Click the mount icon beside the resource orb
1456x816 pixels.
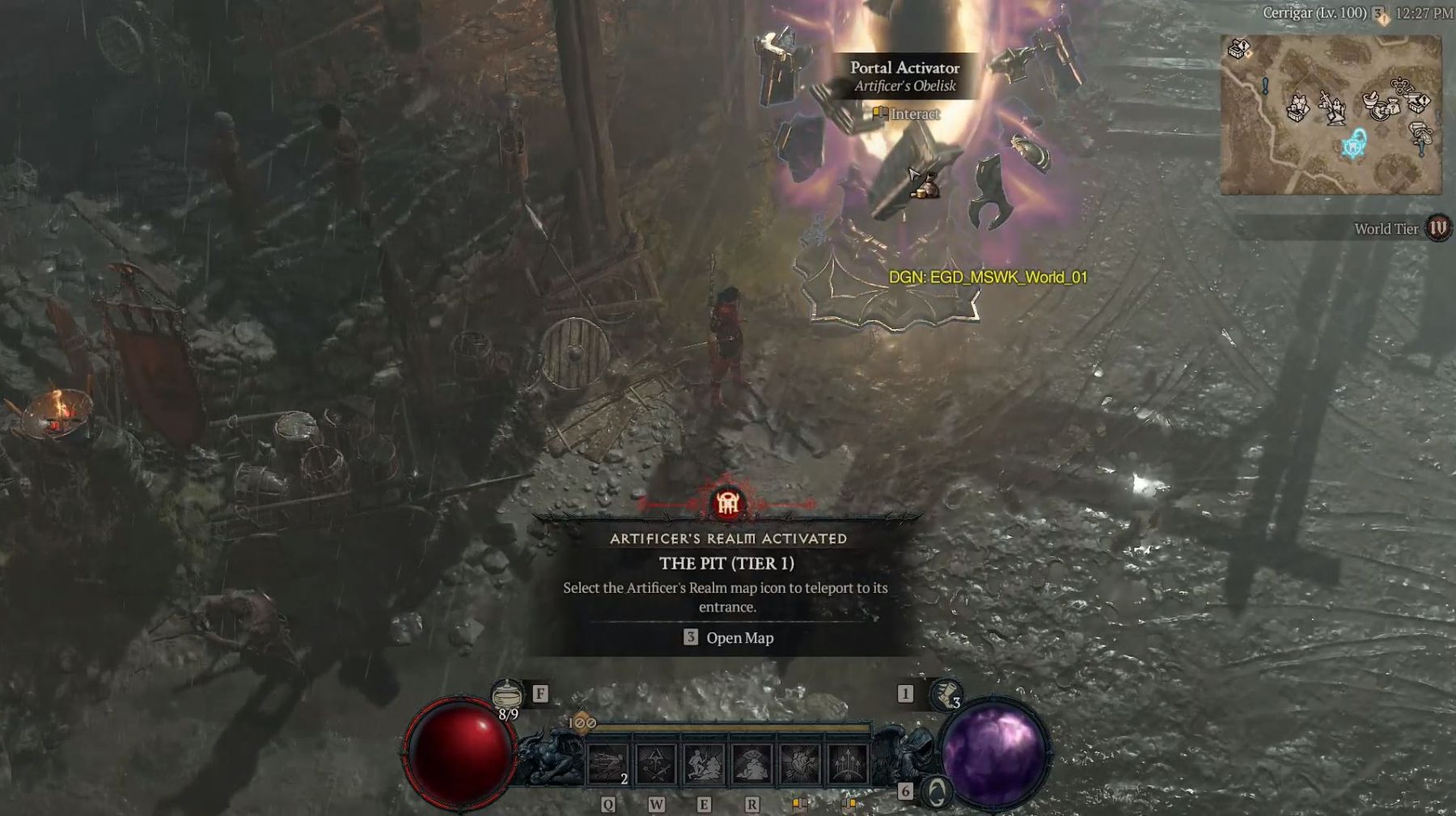click(937, 793)
